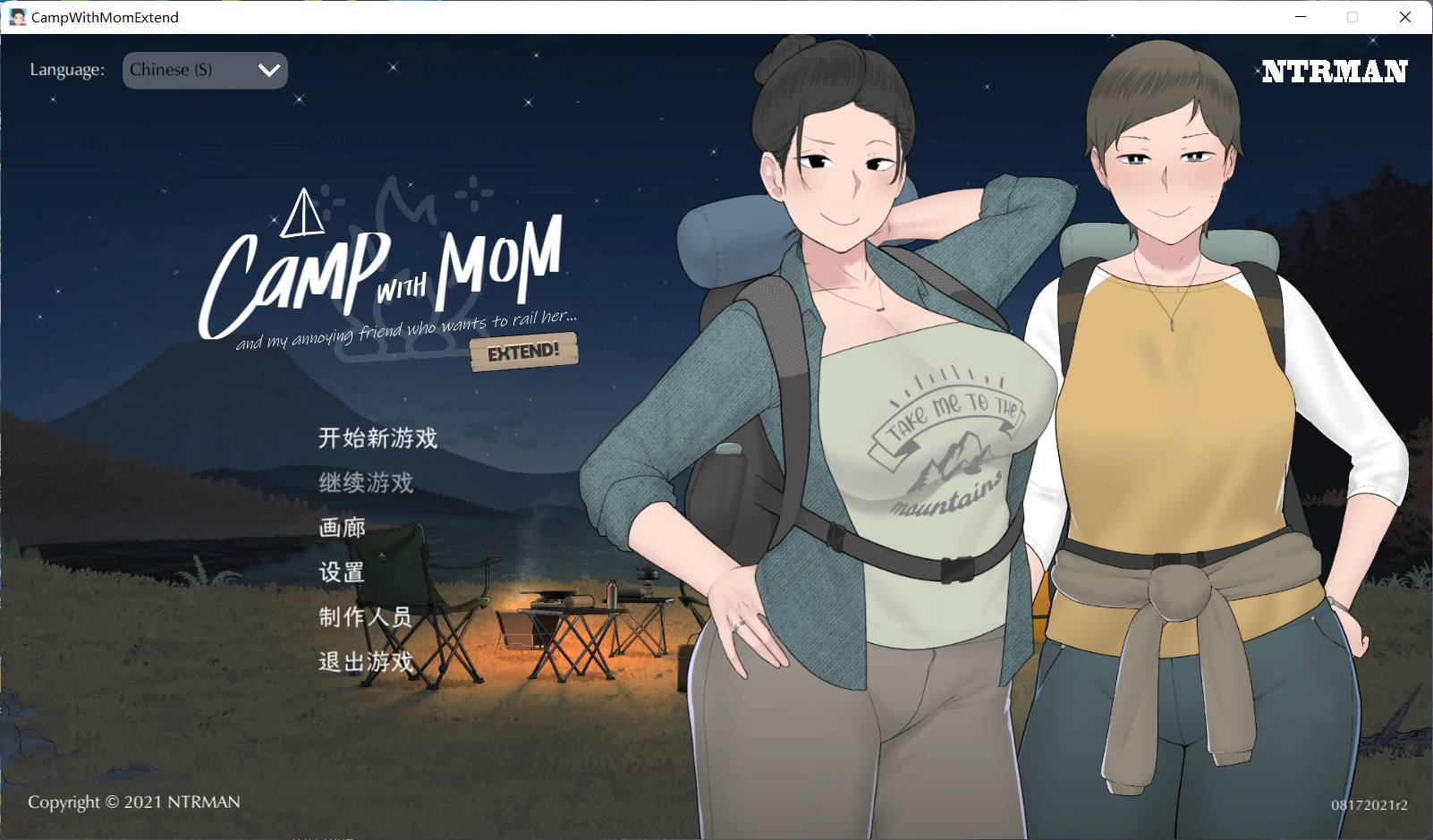Screen dimensions: 1433x840
Task: Open the 画廊 gallery
Action: (343, 528)
